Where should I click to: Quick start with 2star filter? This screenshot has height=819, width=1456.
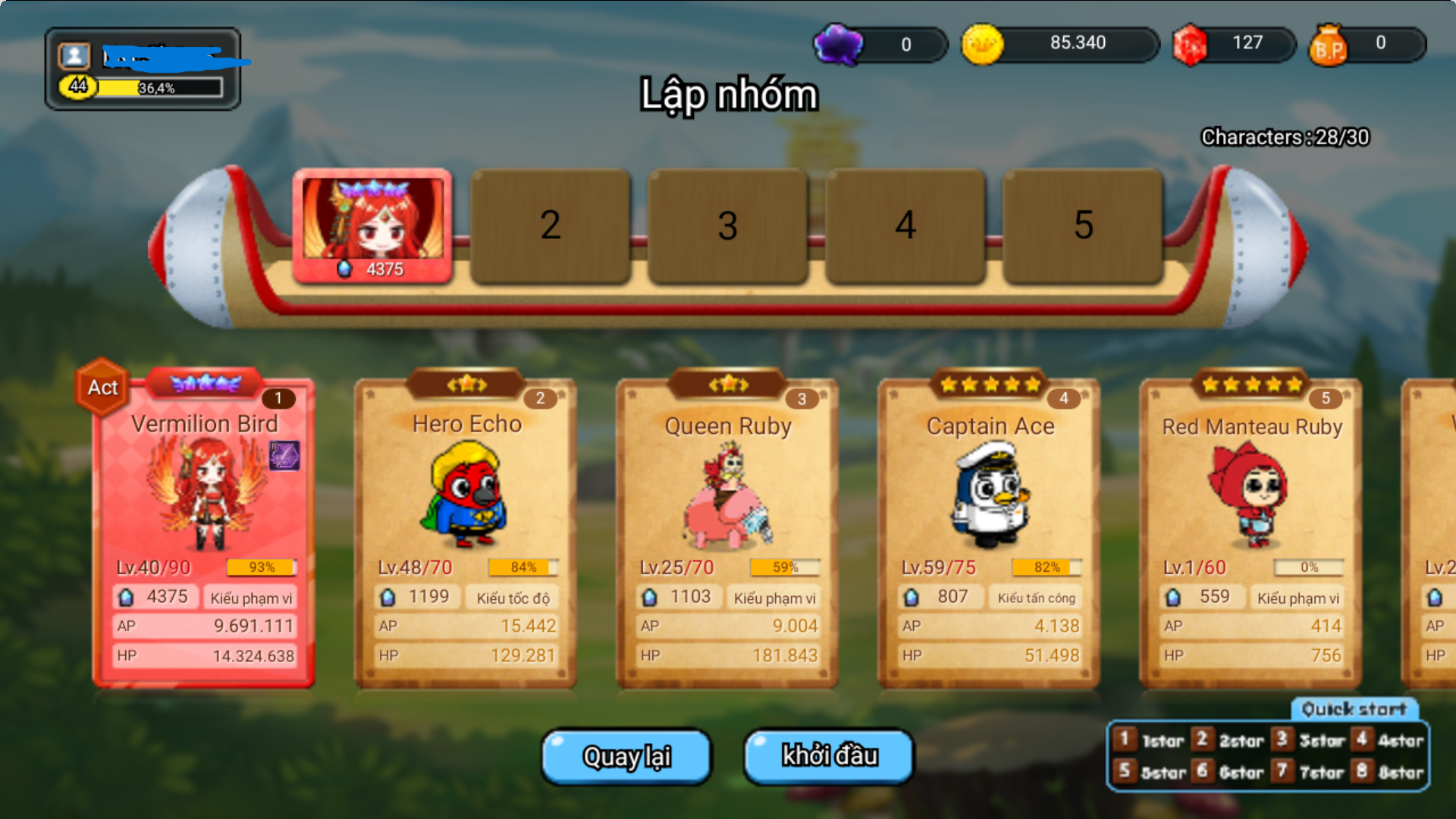(x=1229, y=740)
